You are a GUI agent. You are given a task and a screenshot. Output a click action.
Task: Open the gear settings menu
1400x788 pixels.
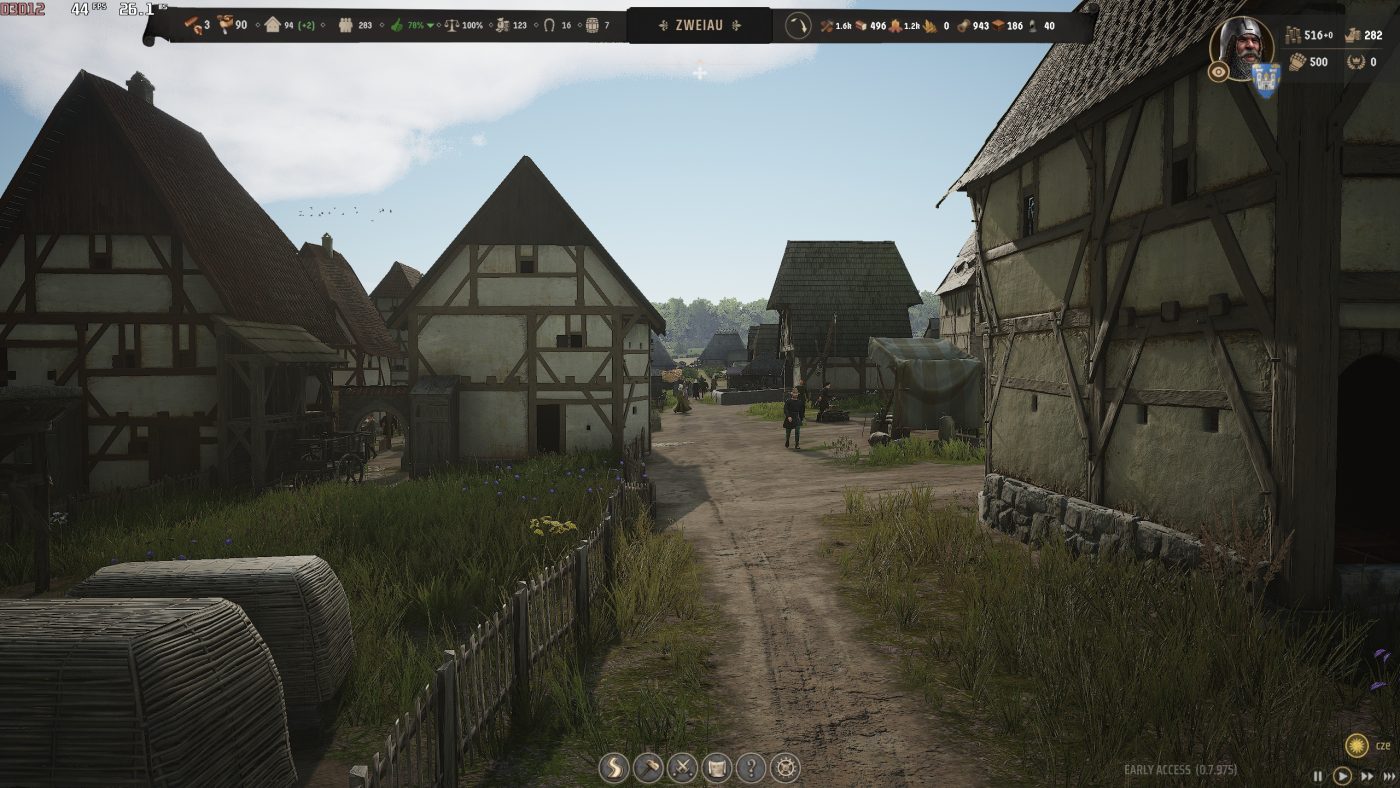786,768
